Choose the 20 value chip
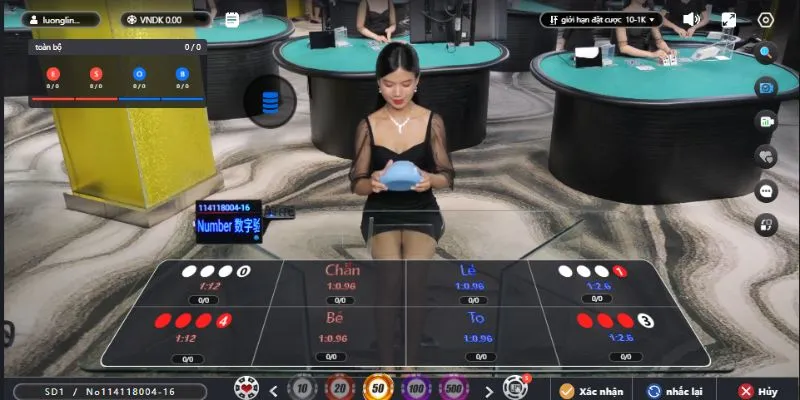Viewport: 800px width, 400px height. pyautogui.click(x=340, y=389)
